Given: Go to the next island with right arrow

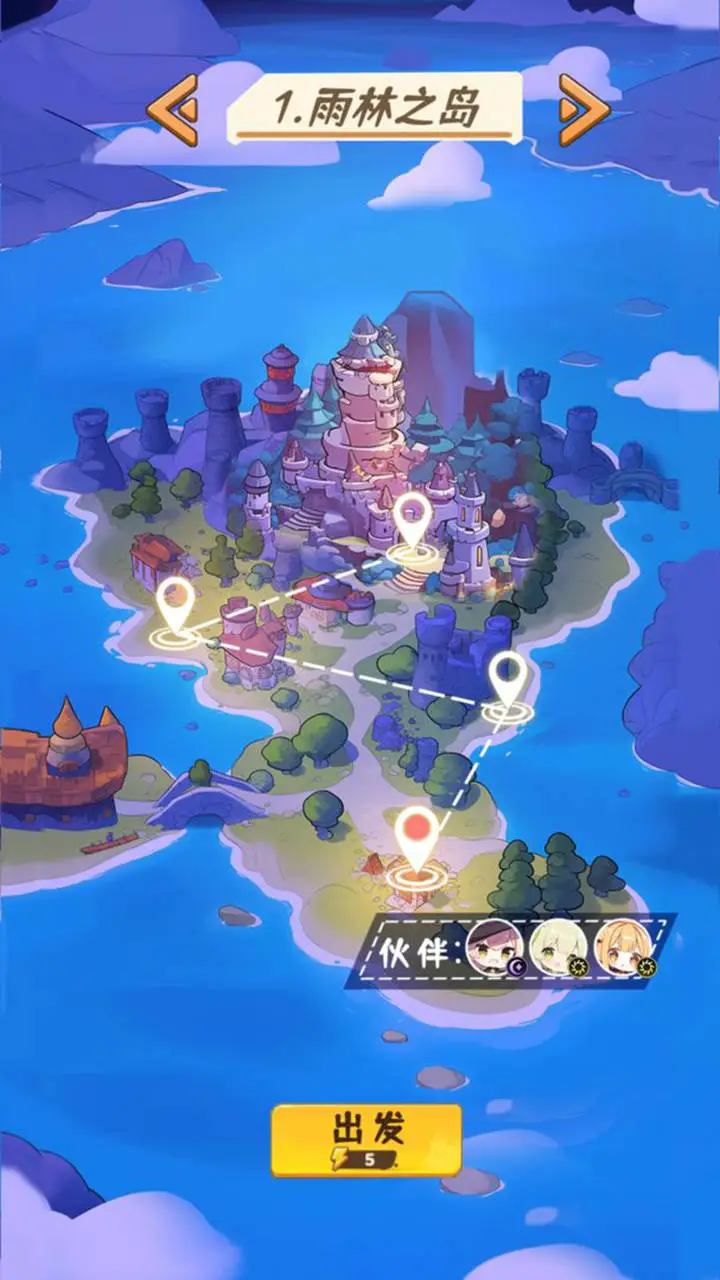Looking at the screenshot, I should point(584,108).
